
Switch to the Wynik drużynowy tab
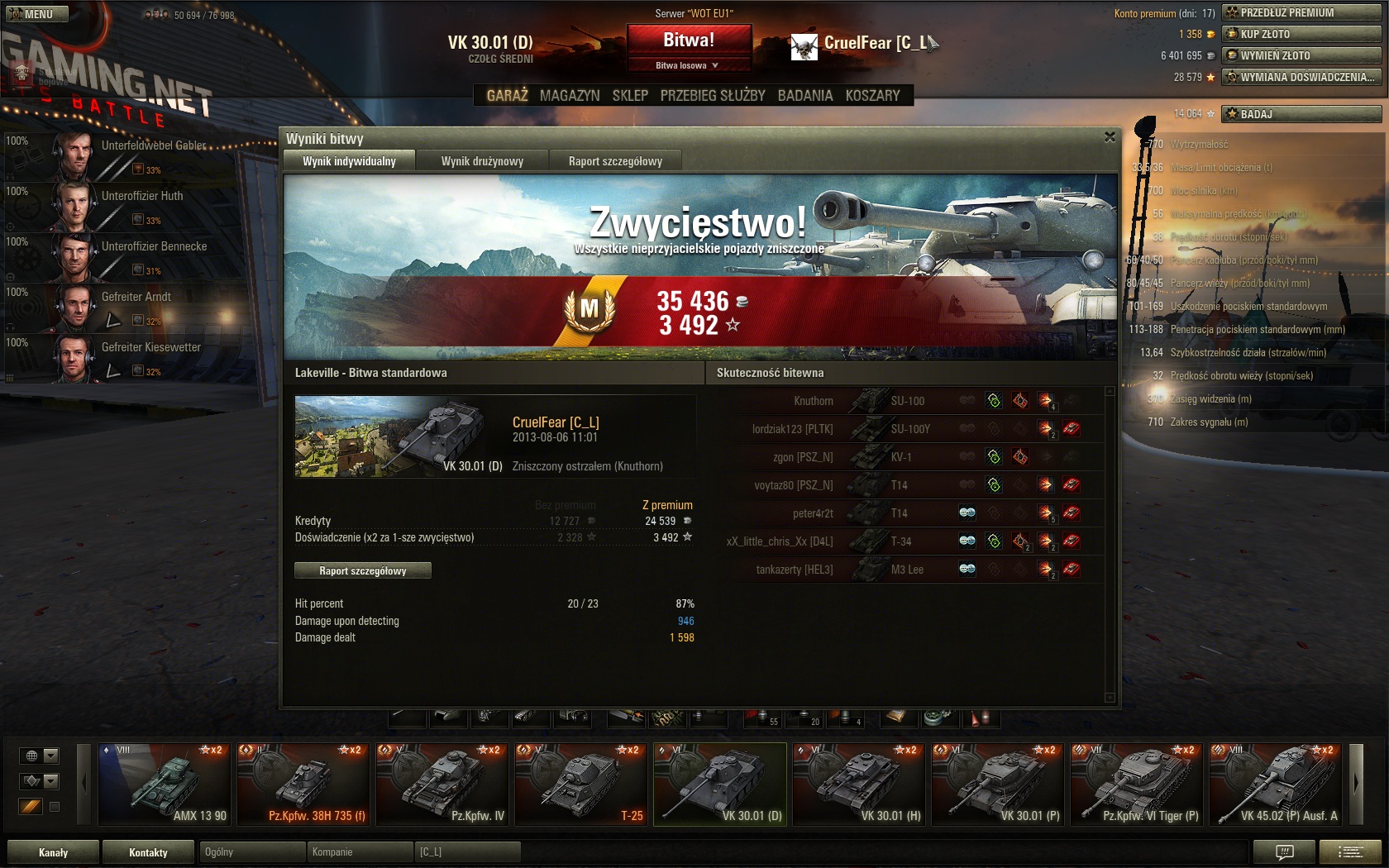click(482, 161)
